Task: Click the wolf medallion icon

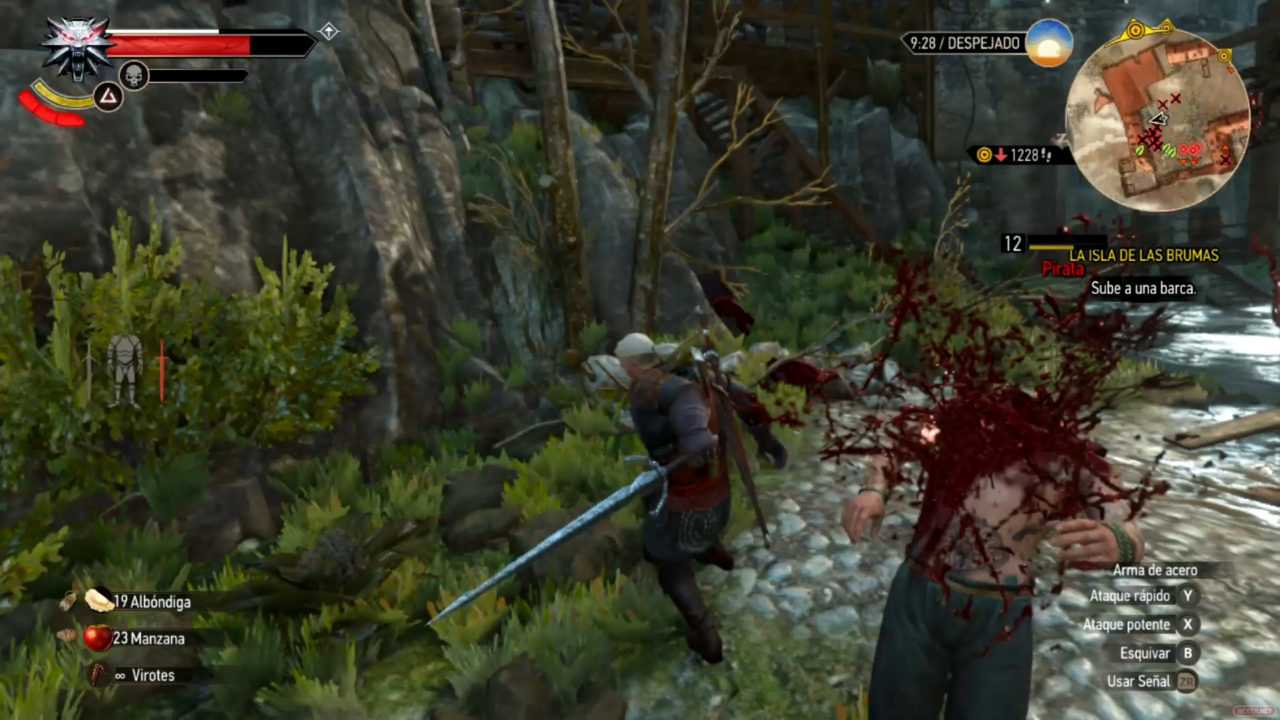Action: click(x=77, y=48)
